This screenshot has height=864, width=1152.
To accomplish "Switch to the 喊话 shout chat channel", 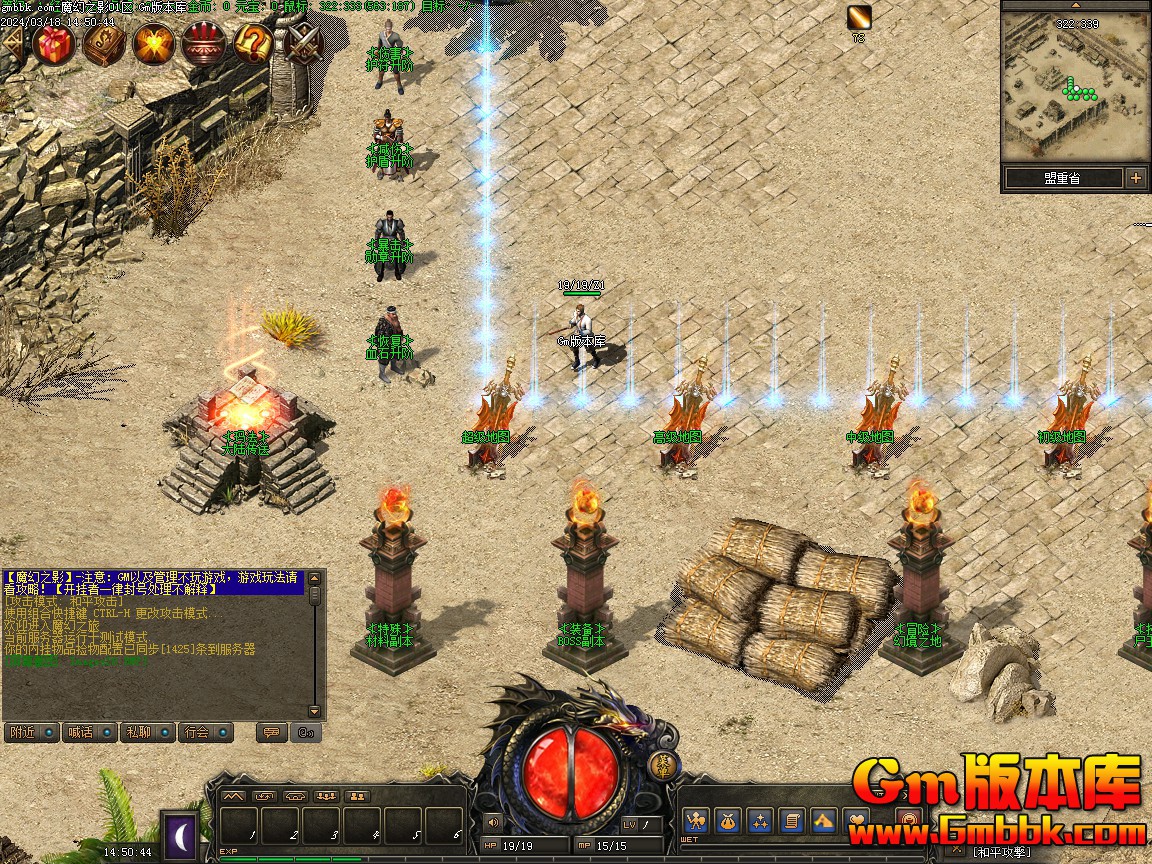I will (x=89, y=732).
